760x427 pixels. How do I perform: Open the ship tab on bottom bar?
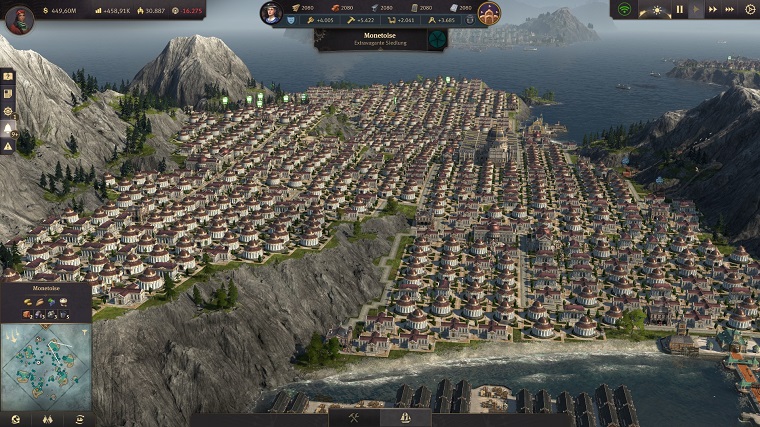click(405, 419)
